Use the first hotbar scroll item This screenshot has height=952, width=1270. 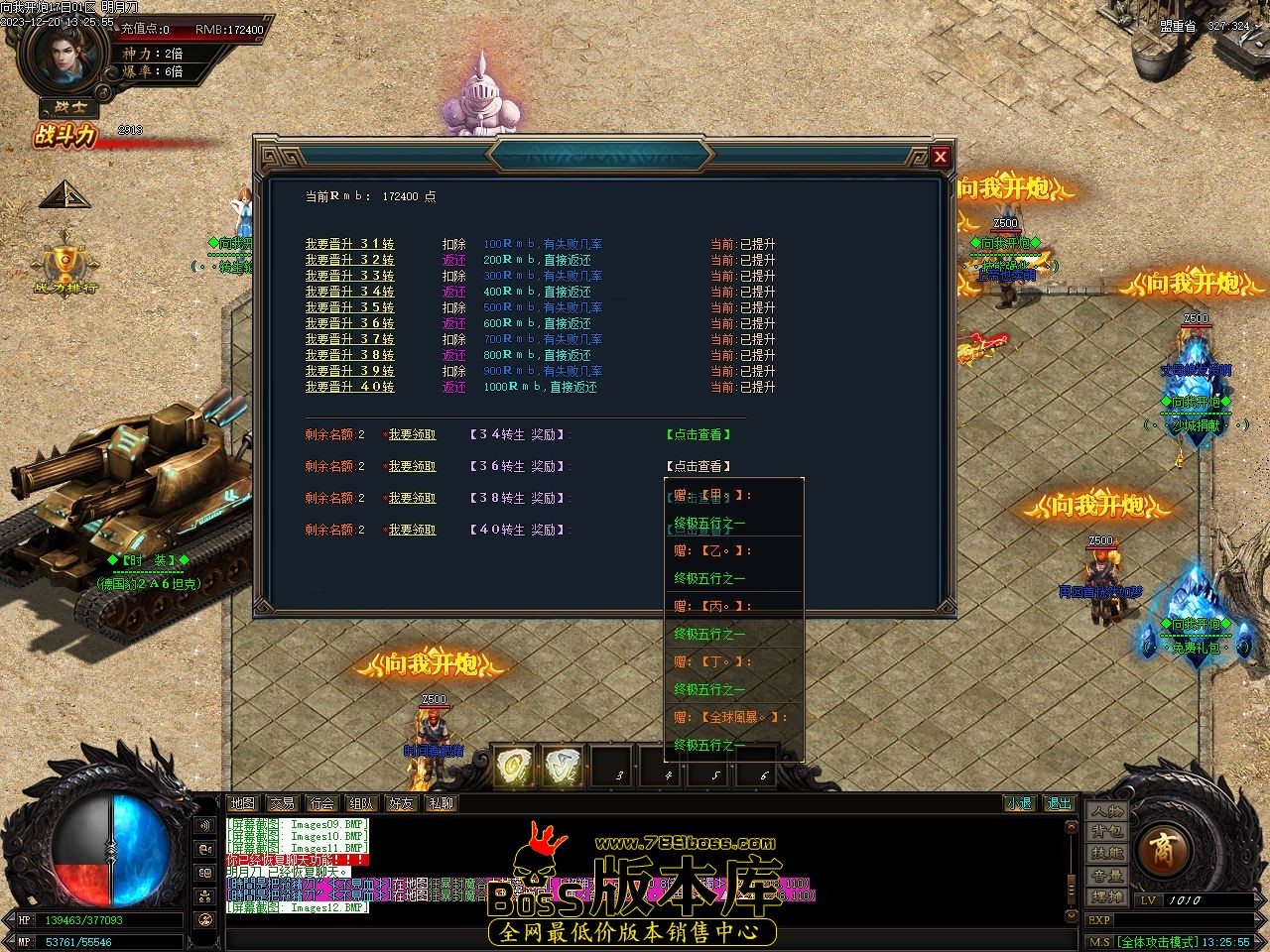point(514,767)
